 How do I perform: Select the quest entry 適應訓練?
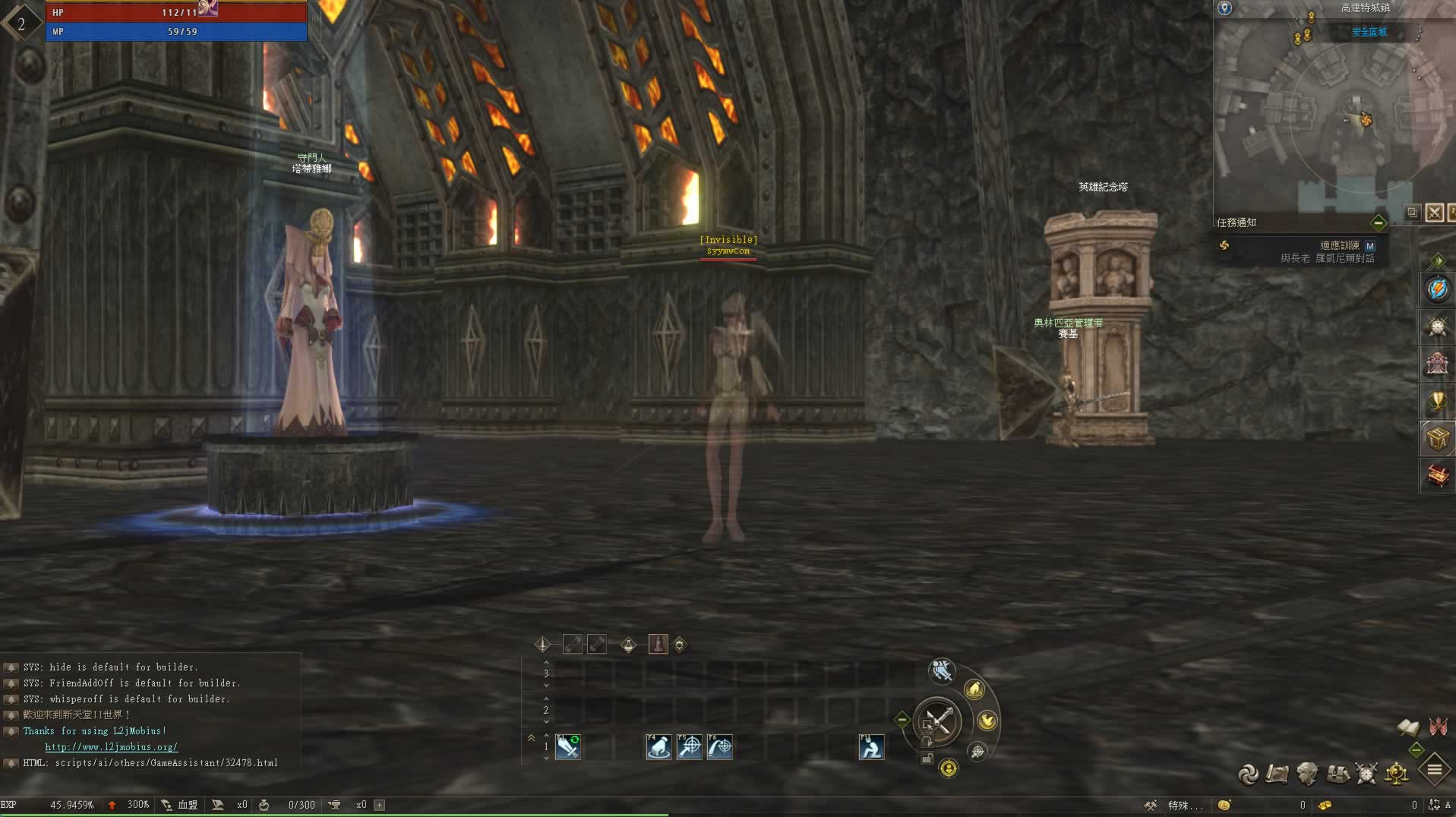(x=1339, y=246)
